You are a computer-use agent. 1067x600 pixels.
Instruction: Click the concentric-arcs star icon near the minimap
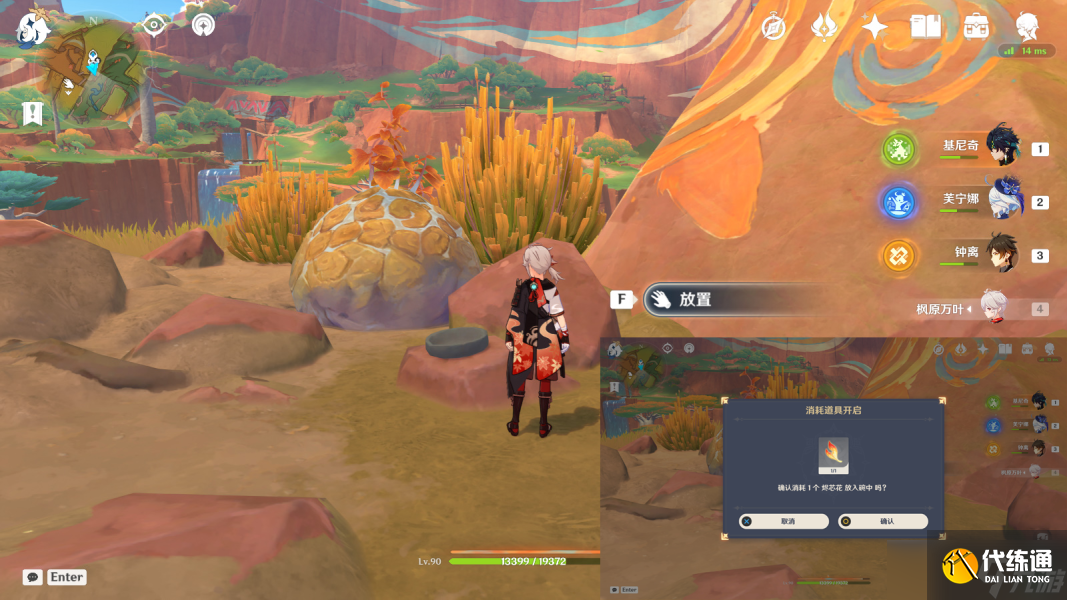point(203,25)
